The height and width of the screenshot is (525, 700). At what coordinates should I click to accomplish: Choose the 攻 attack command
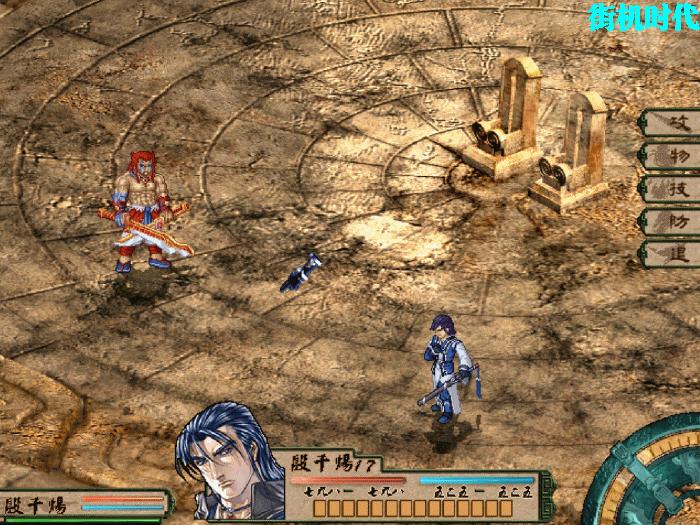pyautogui.click(x=668, y=122)
